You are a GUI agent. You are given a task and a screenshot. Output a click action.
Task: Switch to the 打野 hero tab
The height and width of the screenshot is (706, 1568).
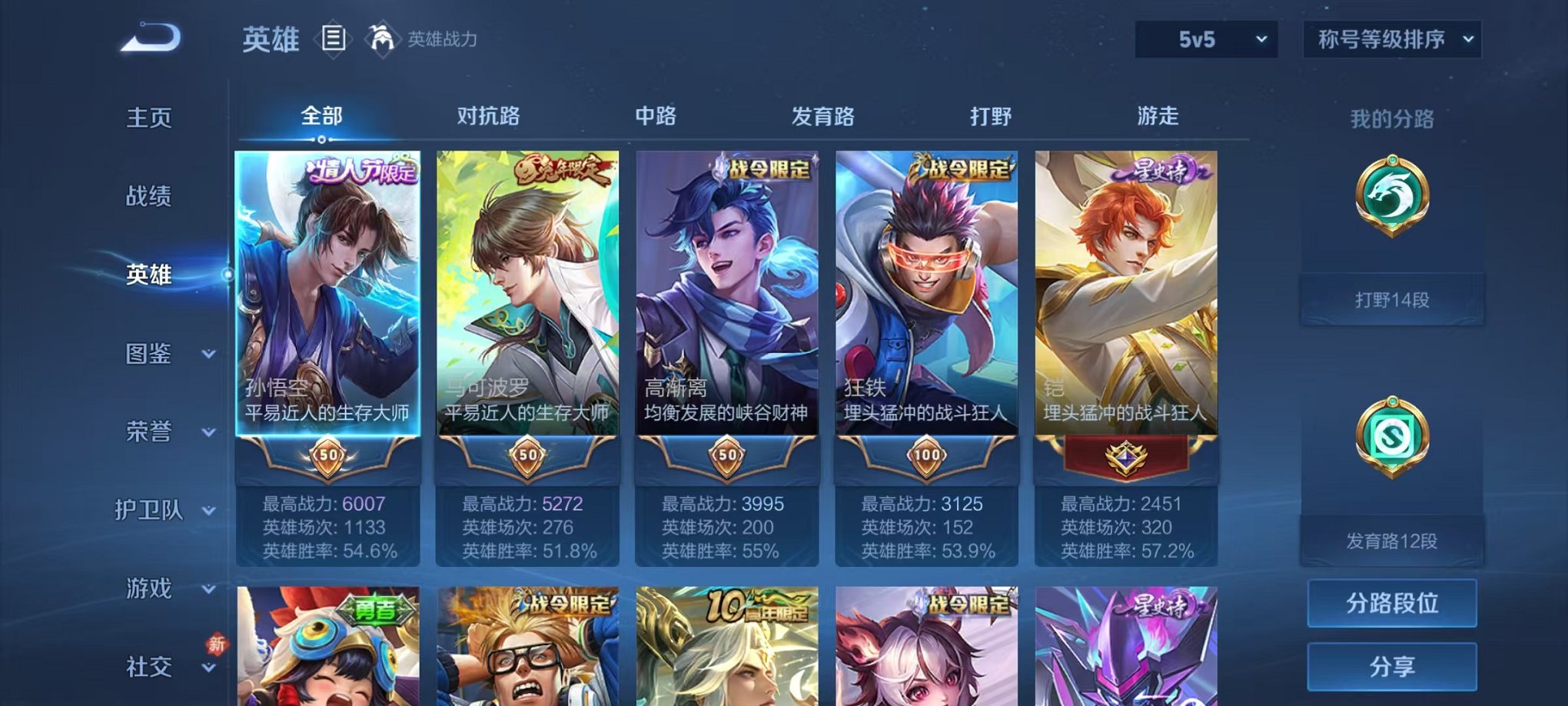click(992, 115)
